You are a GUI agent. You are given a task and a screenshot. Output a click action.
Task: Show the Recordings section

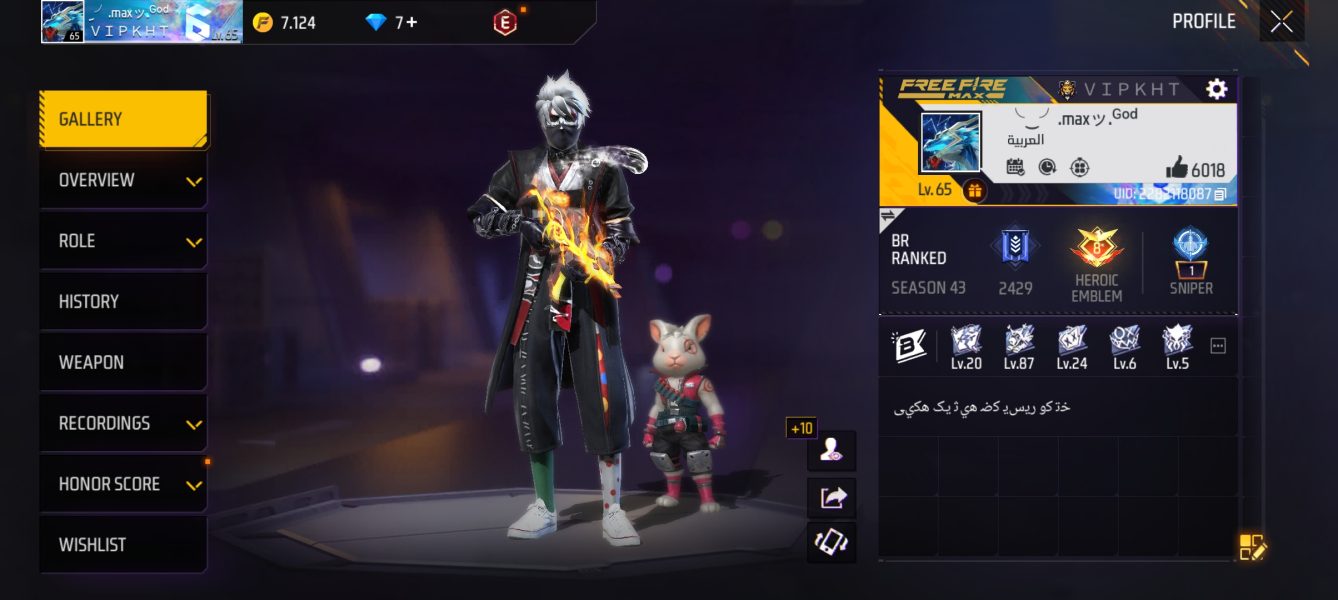pos(123,423)
